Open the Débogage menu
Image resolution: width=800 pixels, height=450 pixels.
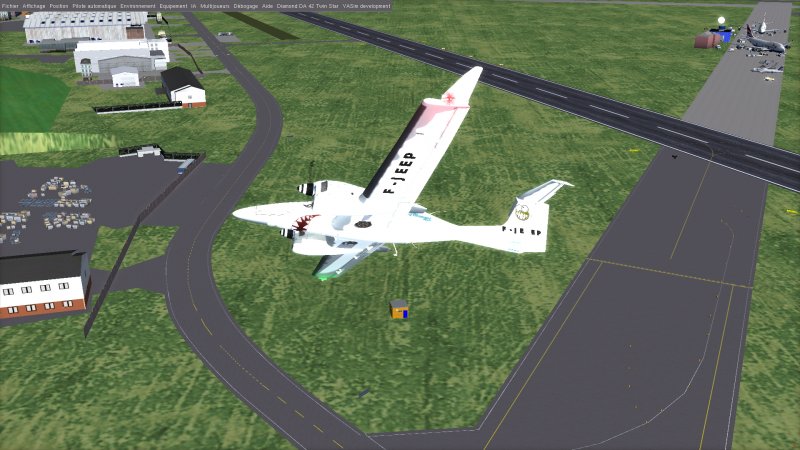(x=244, y=5)
